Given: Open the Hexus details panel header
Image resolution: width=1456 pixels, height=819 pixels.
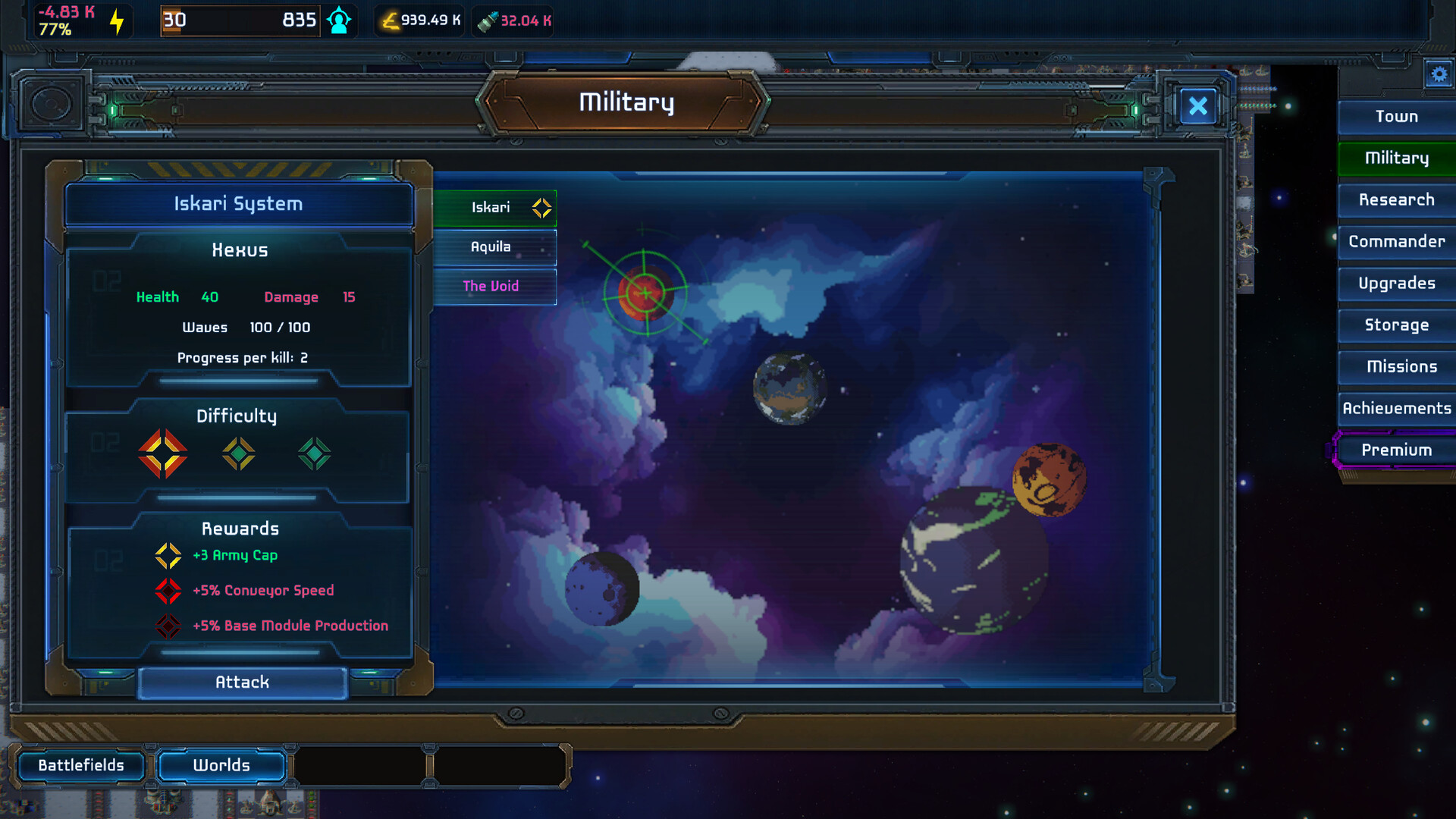Looking at the screenshot, I should pyautogui.click(x=239, y=249).
